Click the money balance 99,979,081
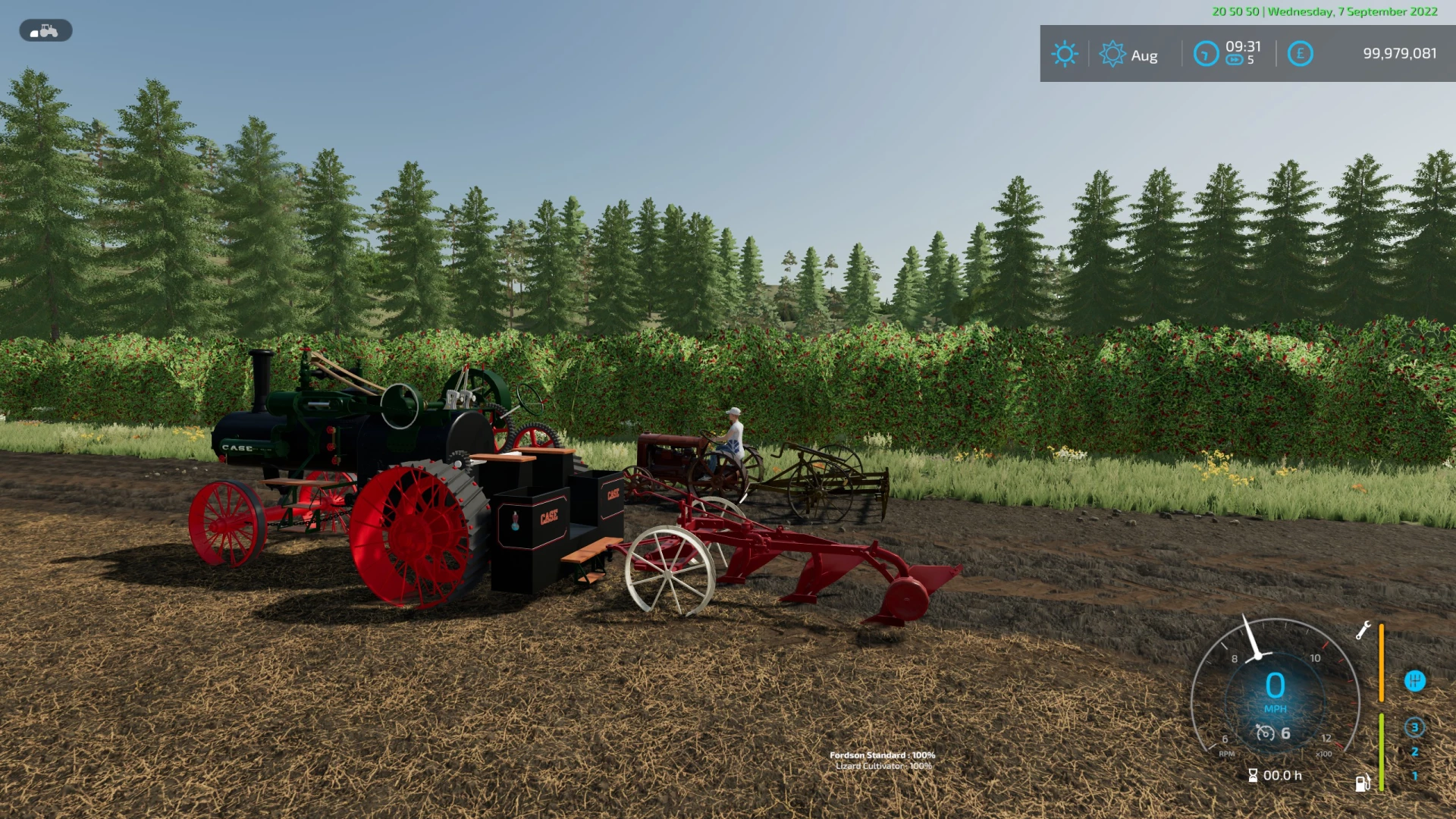This screenshot has height=819, width=1456. 1400,53
